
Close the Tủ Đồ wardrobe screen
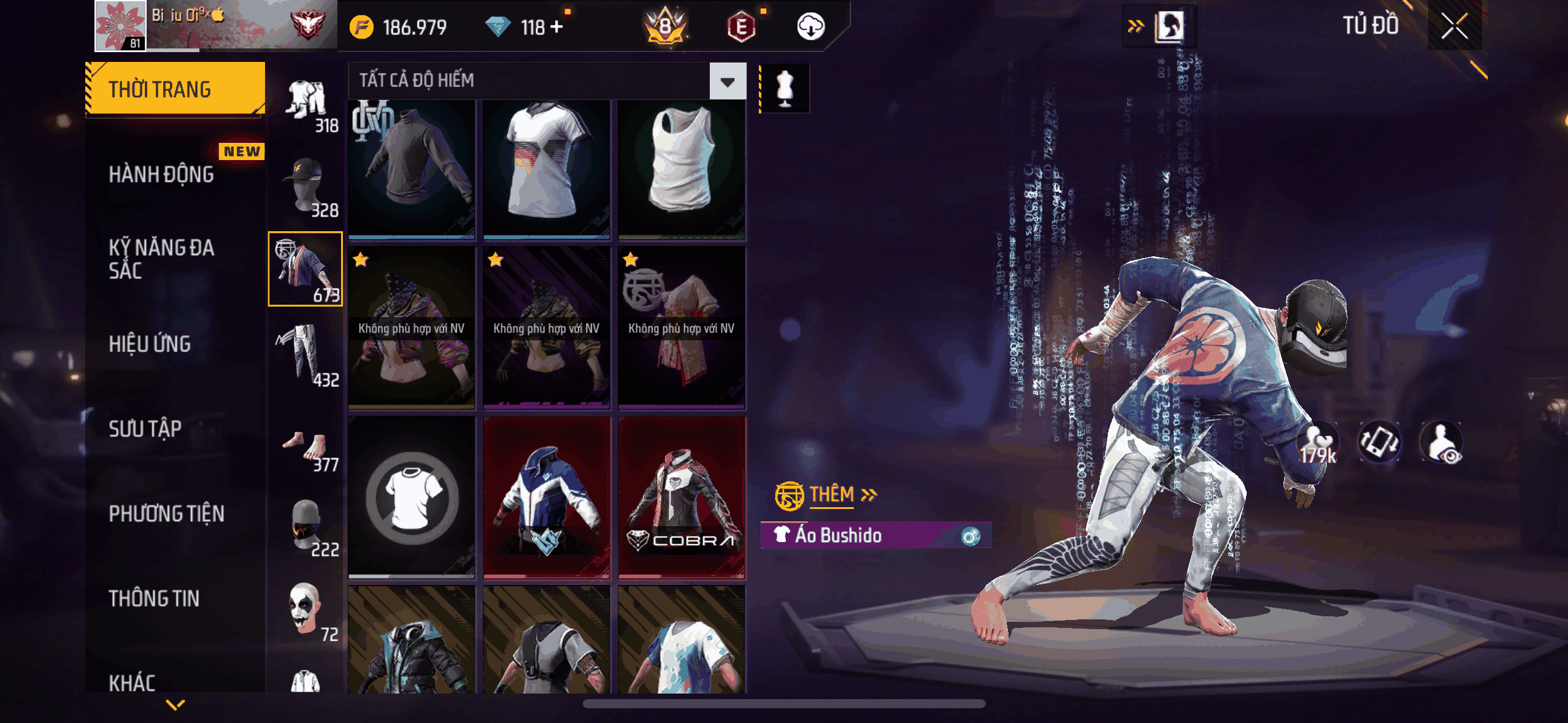(x=1454, y=26)
